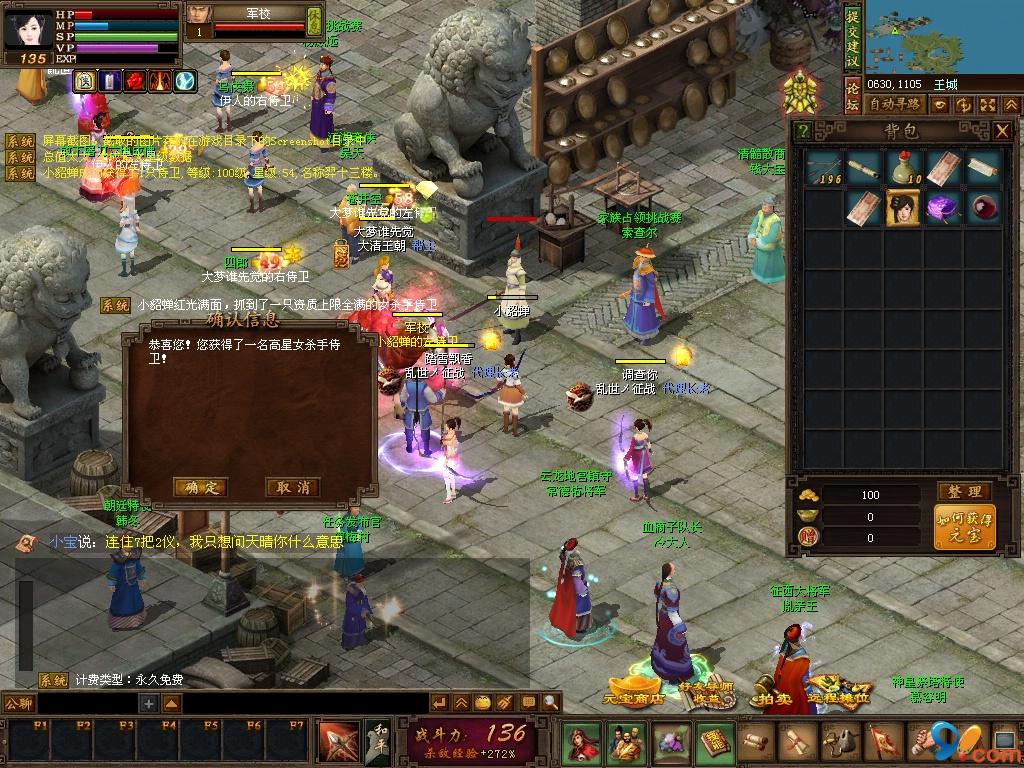Click the player character portrait
Screen dimensions: 1024x768
pyautogui.click(x=27, y=29)
